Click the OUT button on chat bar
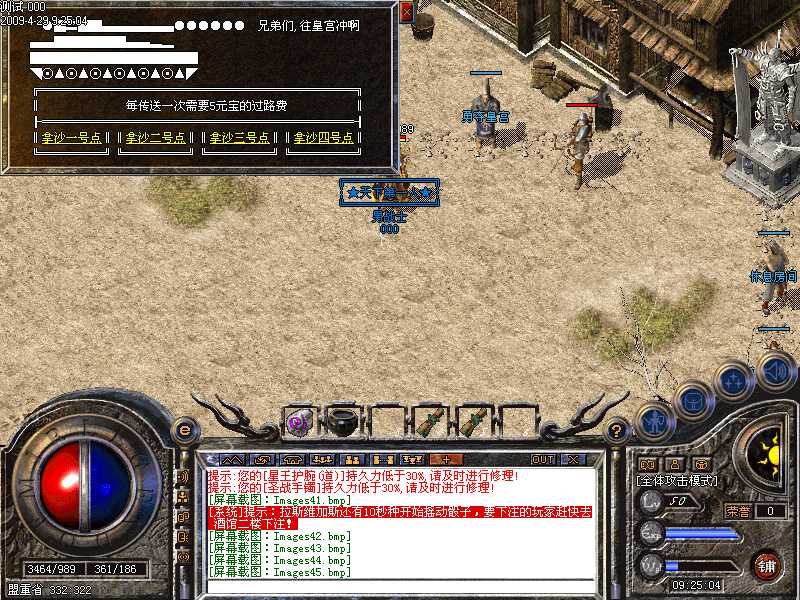 (543, 460)
